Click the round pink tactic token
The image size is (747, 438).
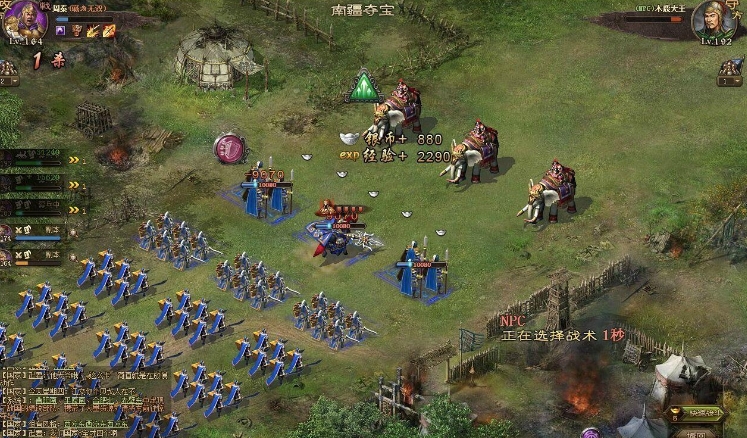(x=229, y=148)
